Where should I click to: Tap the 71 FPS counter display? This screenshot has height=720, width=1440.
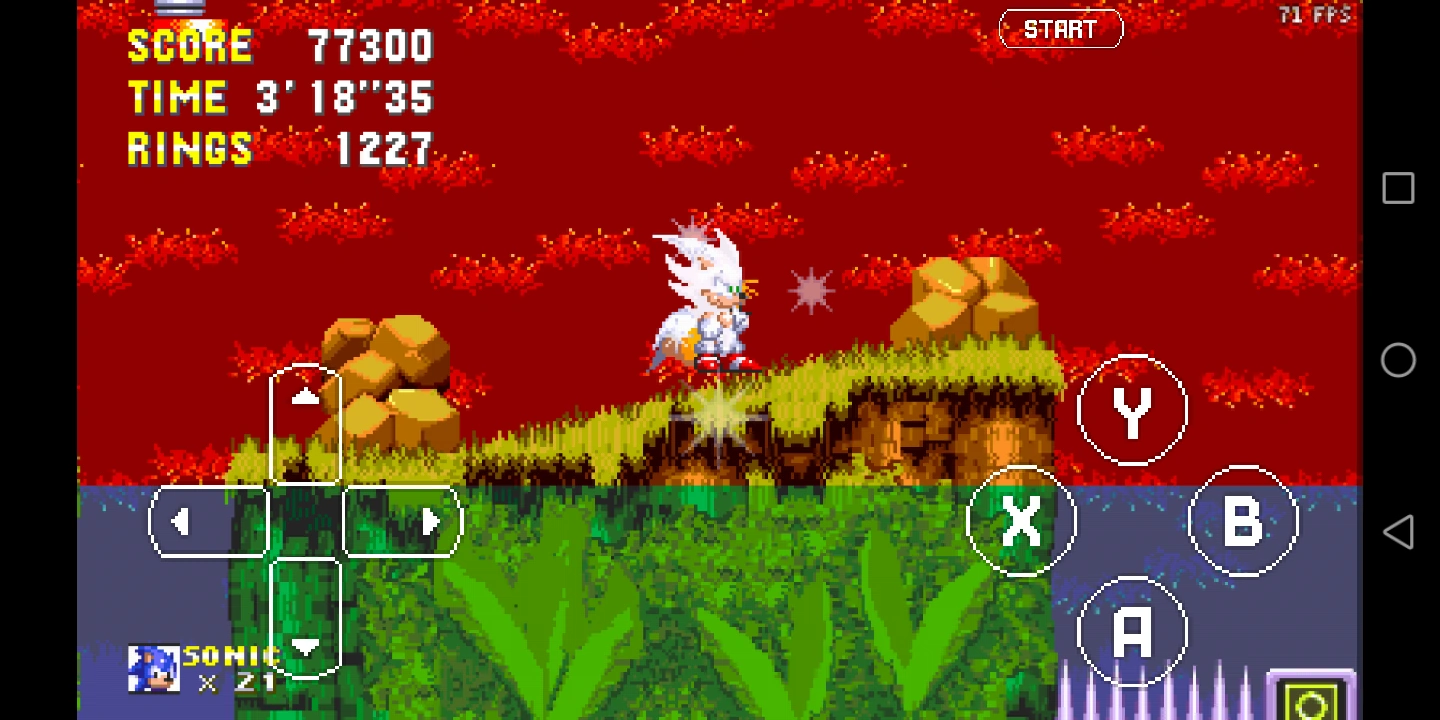1315,14
